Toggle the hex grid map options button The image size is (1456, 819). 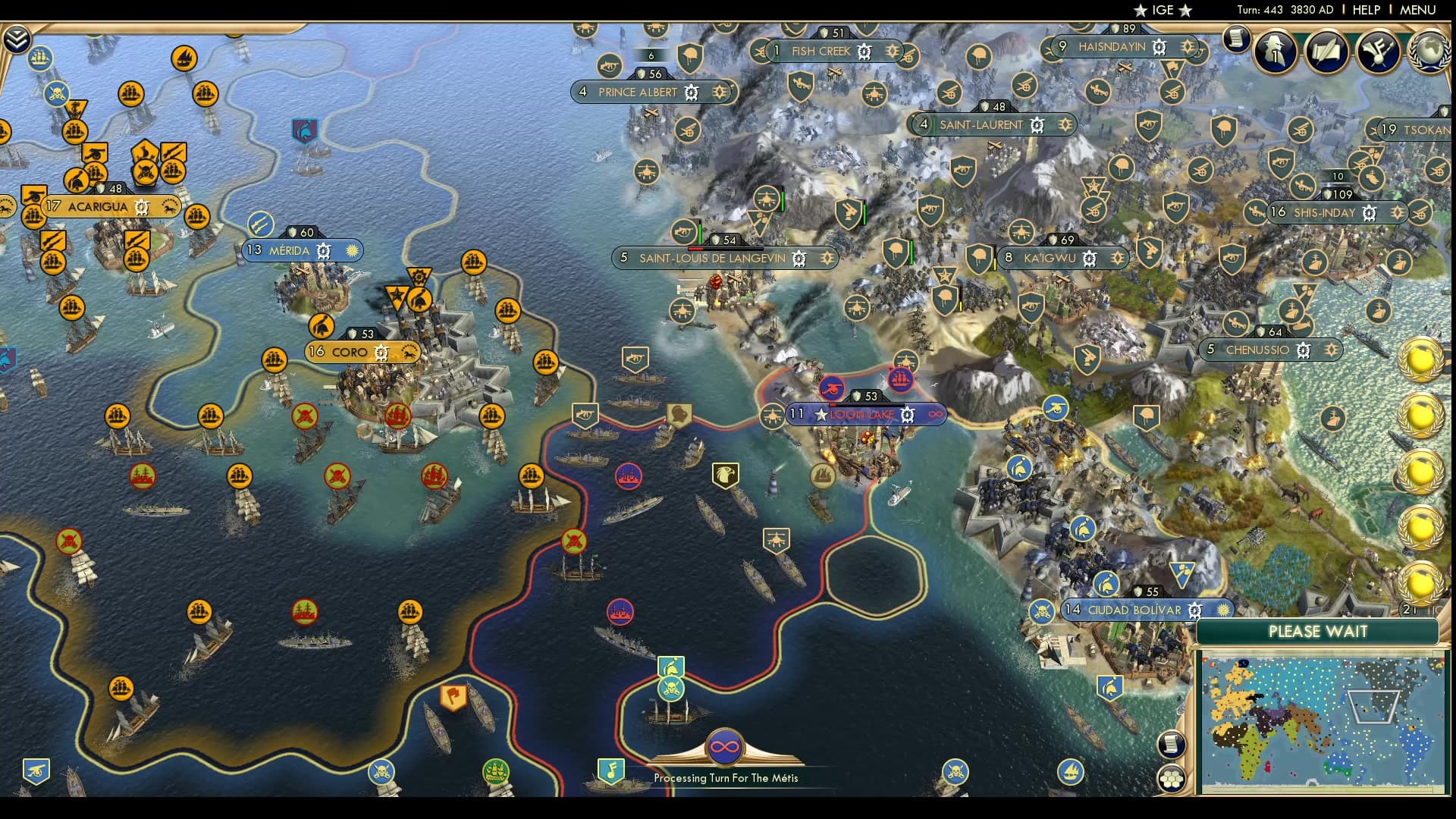pyautogui.click(x=1172, y=779)
